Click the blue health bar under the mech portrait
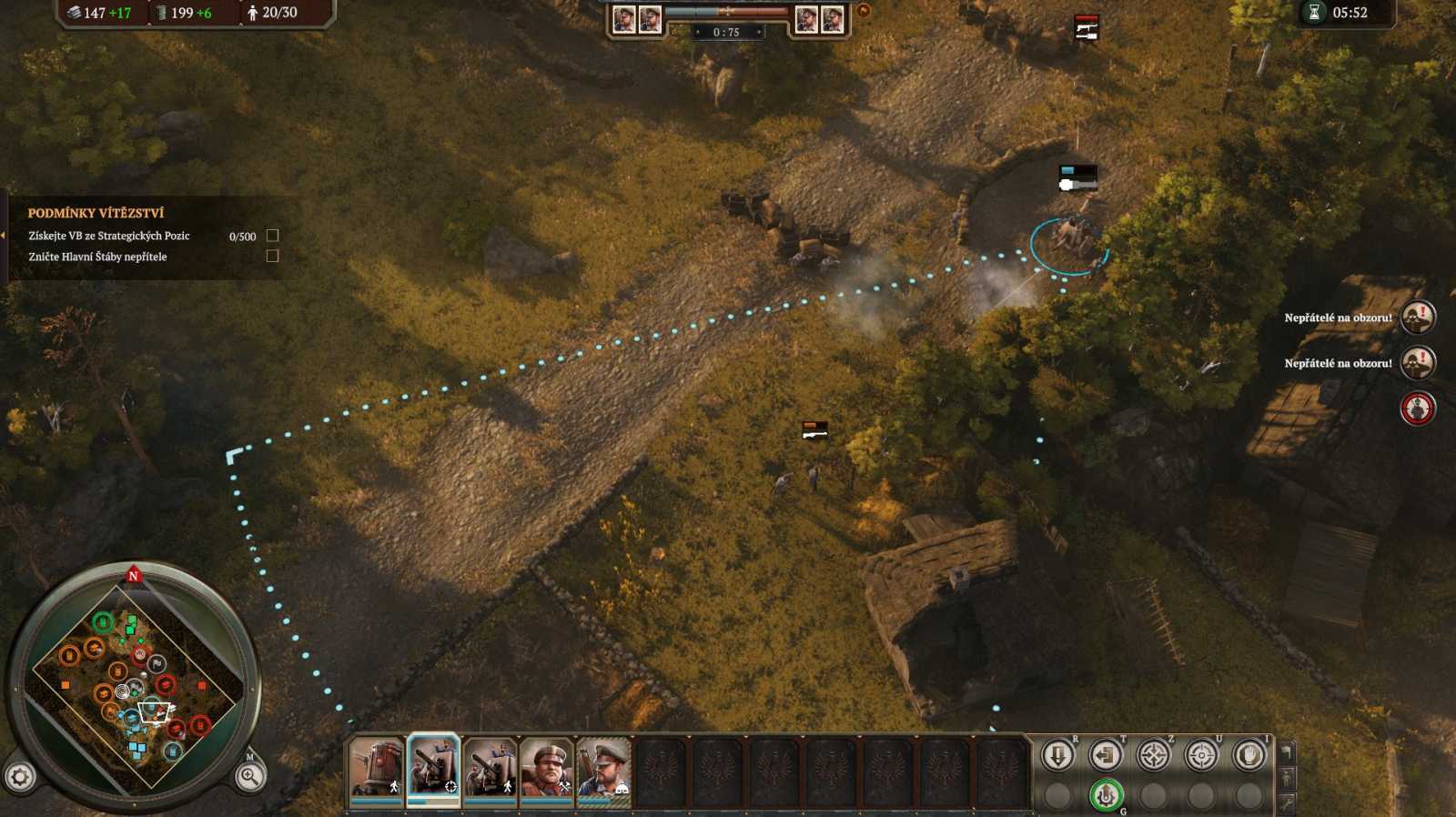This screenshot has width=1456, height=817. pyautogui.click(x=376, y=802)
